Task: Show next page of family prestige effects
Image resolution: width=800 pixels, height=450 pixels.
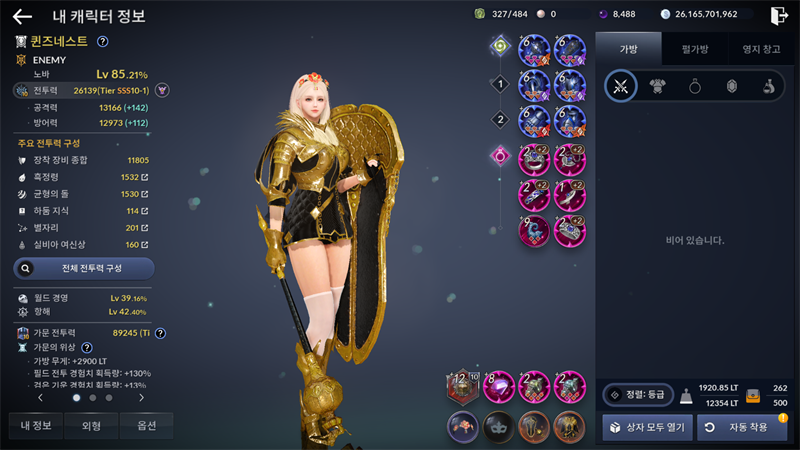Action: pos(141,397)
